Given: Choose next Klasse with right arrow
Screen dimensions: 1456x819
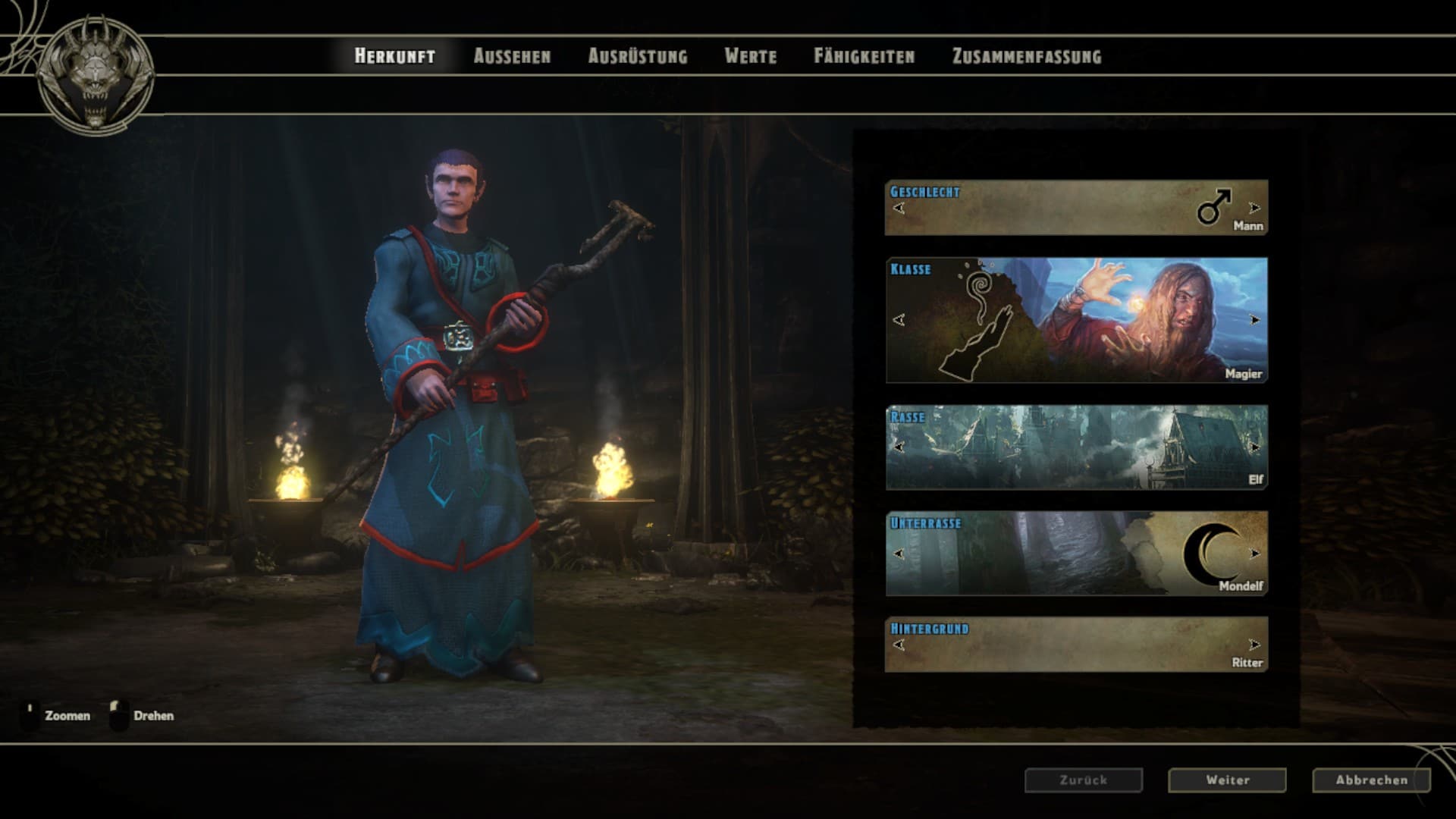Looking at the screenshot, I should coord(1254,320).
